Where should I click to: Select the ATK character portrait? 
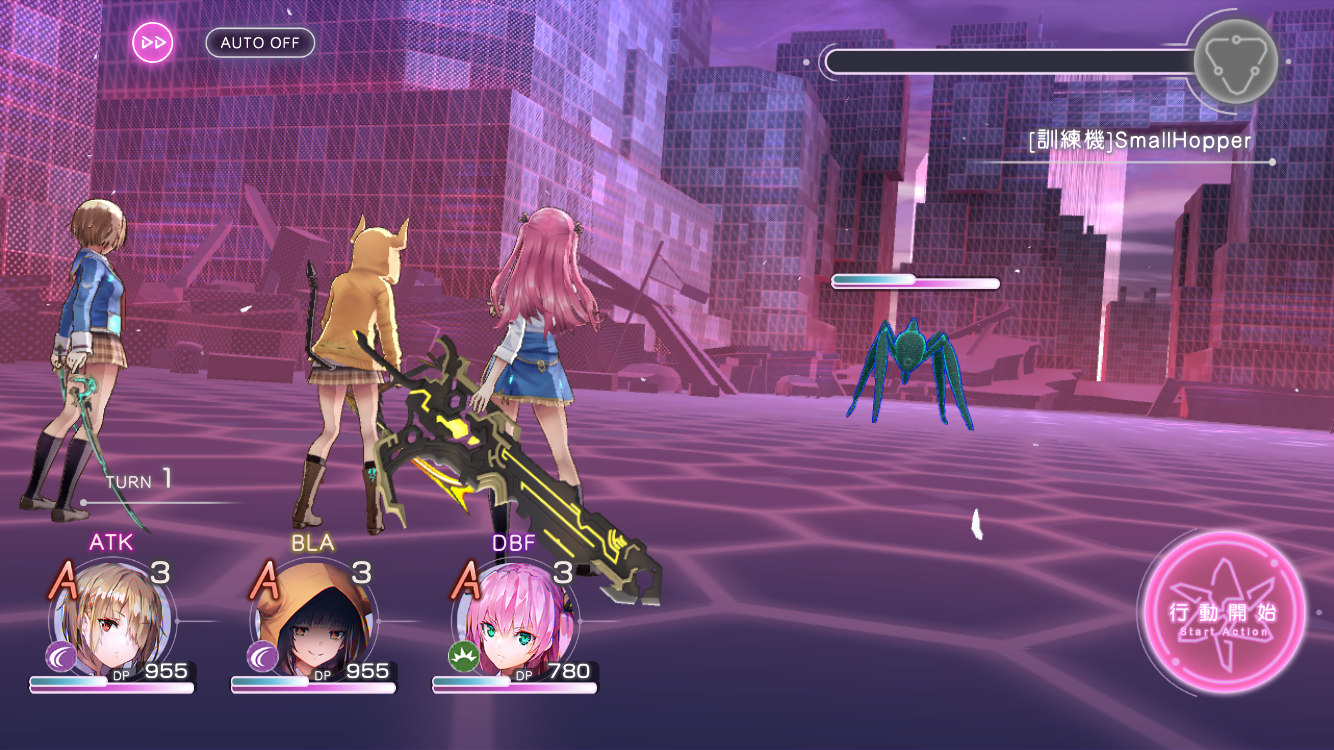[111, 619]
